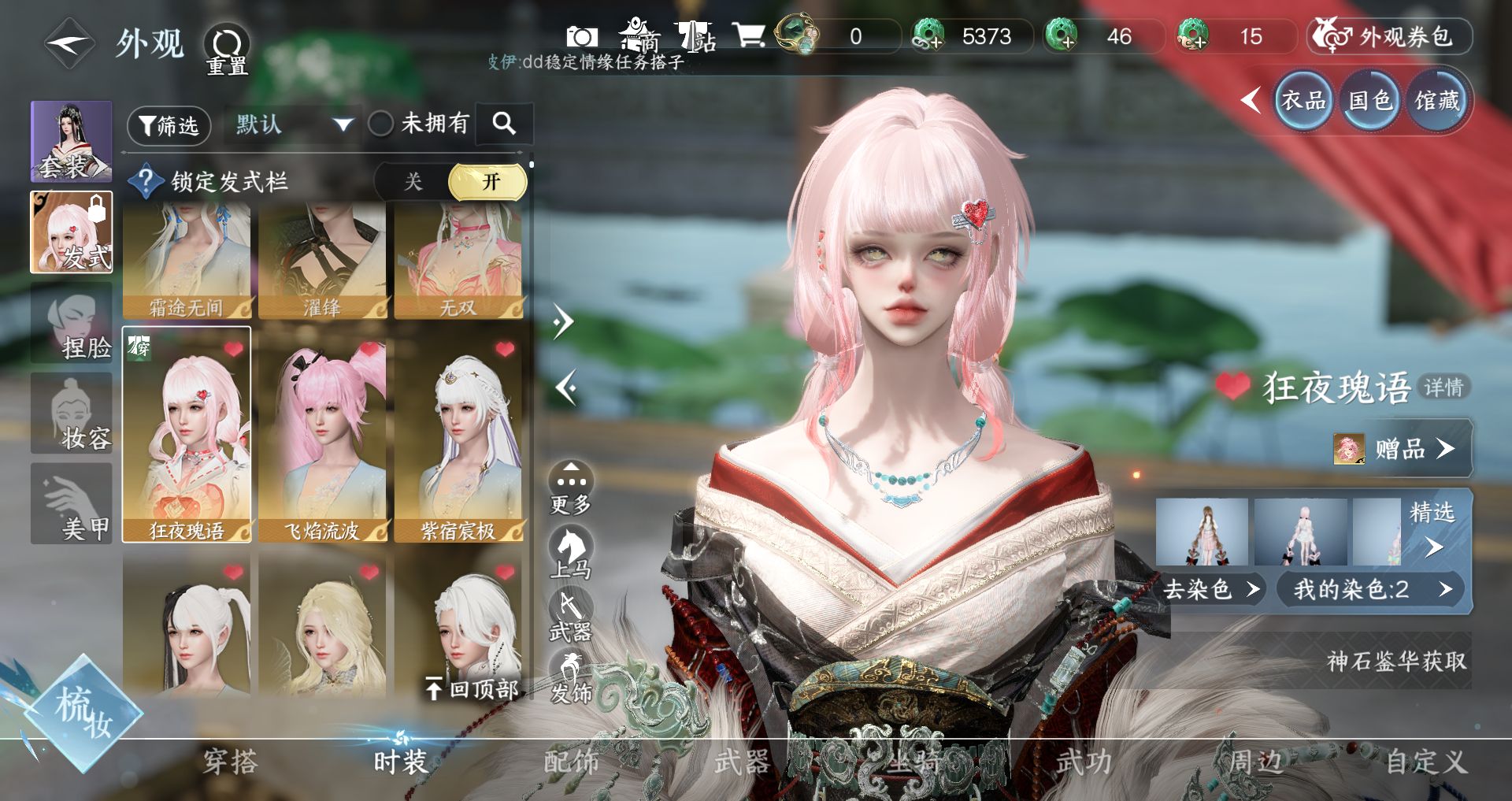Open the 捏脸 face category
Viewport: 1512px width, 801px height.
(x=72, y=324)
